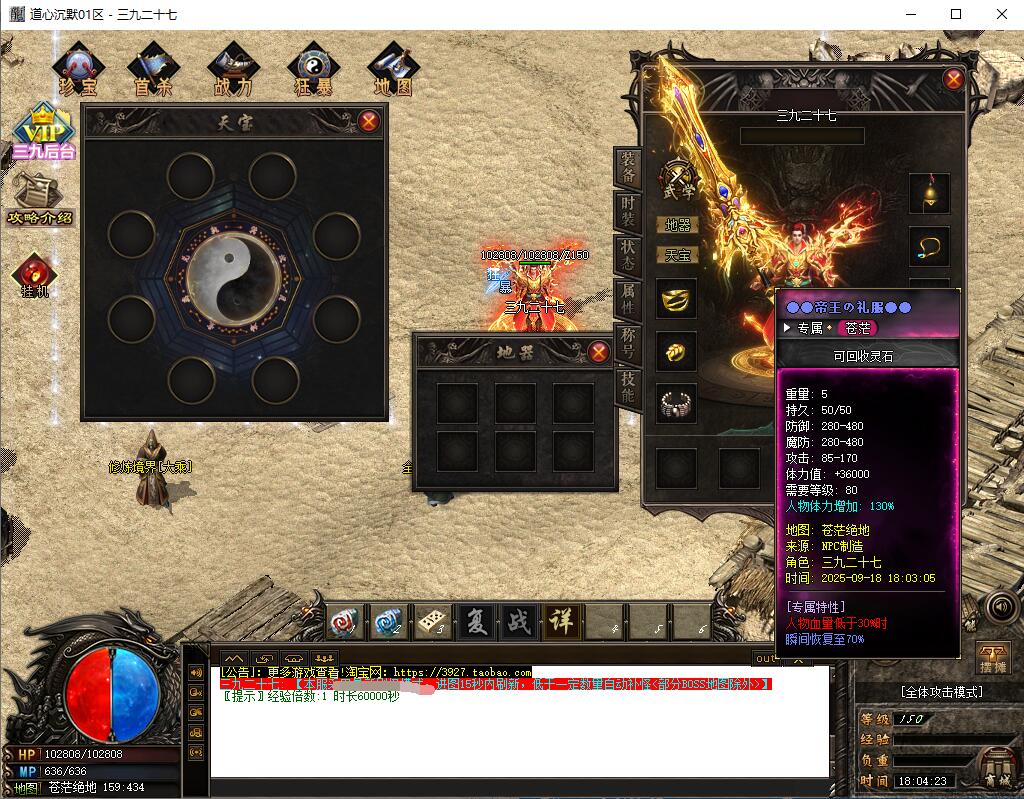
Task: Click the 天宝 button in character panel
Action: point(677,255)
